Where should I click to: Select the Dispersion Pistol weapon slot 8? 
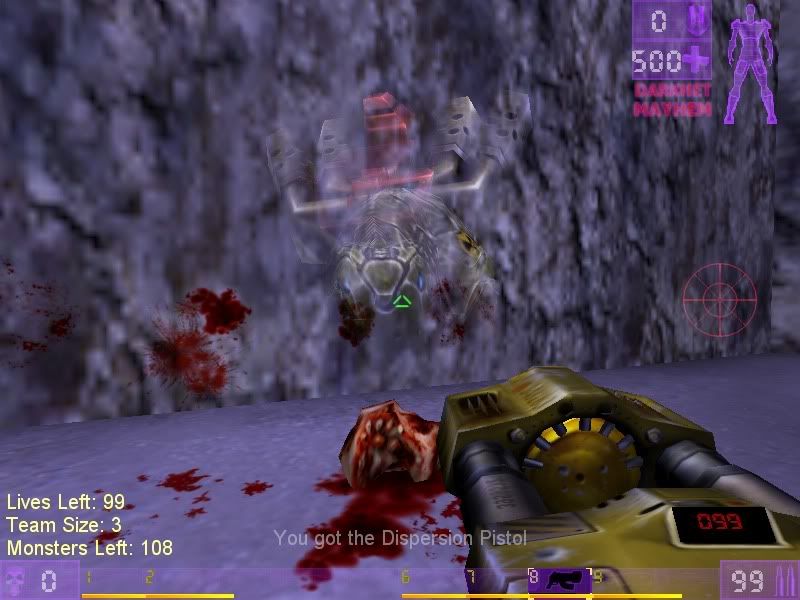[560, 581]
